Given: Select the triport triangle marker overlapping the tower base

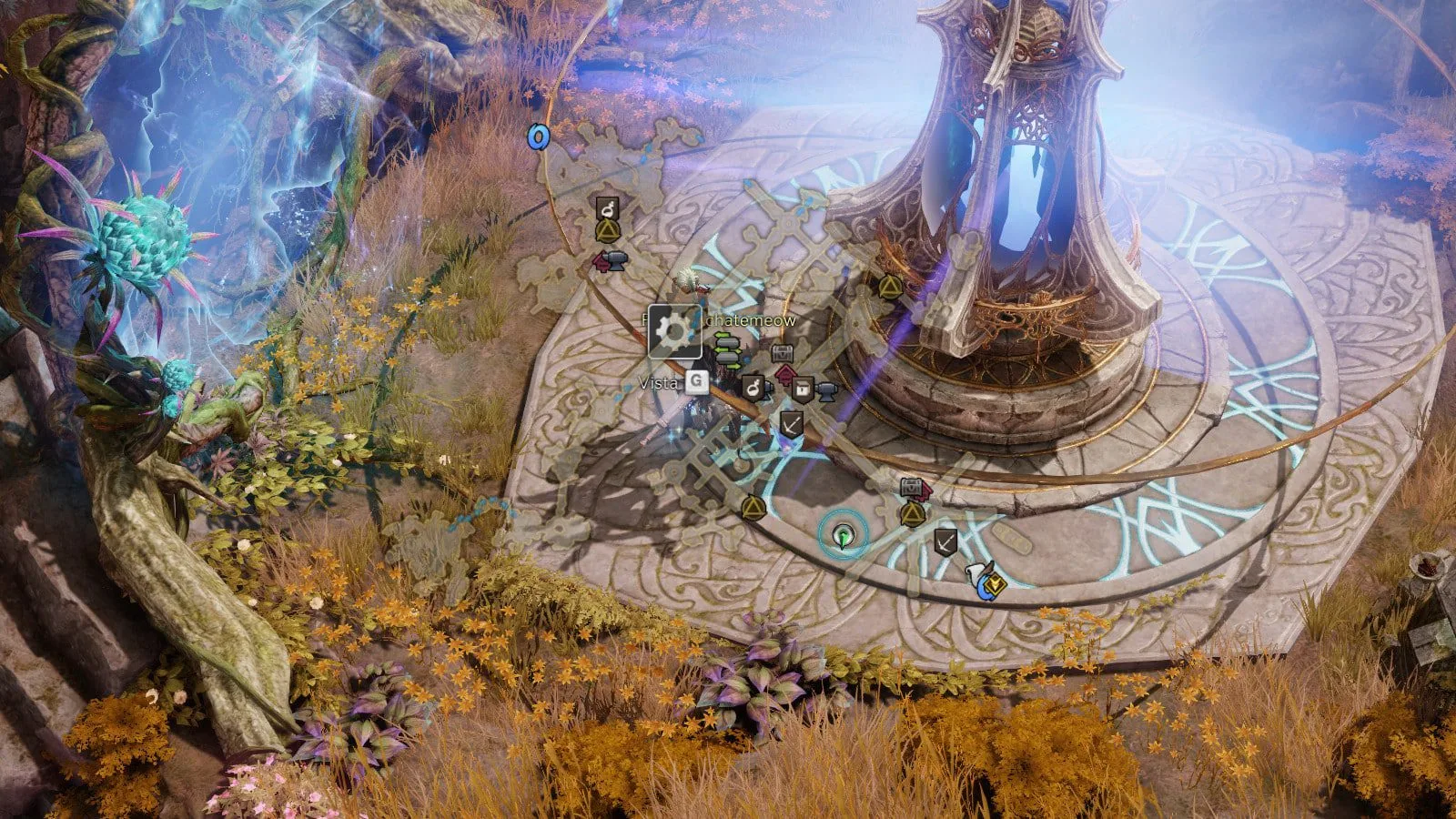Looking at the screenshot, I should [889, 288].
